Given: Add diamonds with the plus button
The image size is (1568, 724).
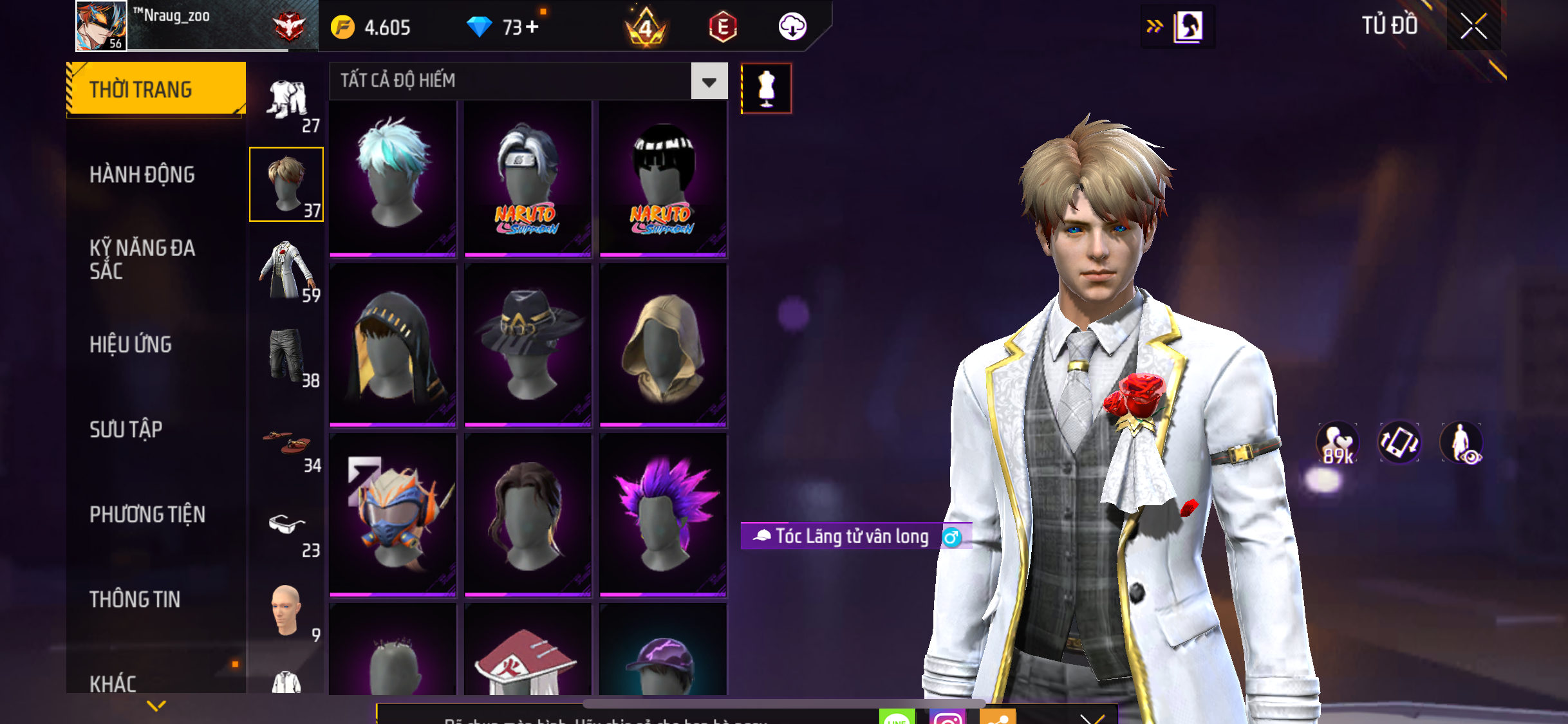Looking at the screenshot, I should 532,27.
